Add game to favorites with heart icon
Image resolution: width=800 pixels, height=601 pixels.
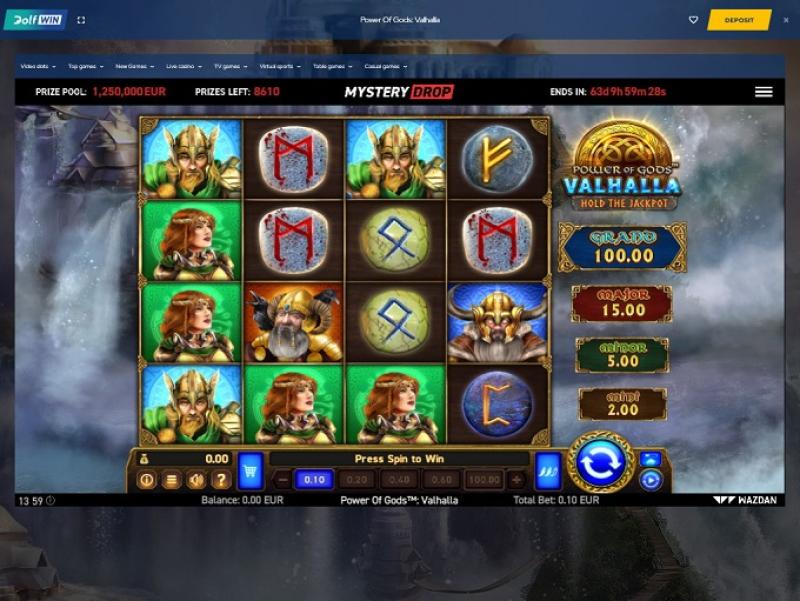(x=694, y=20)
